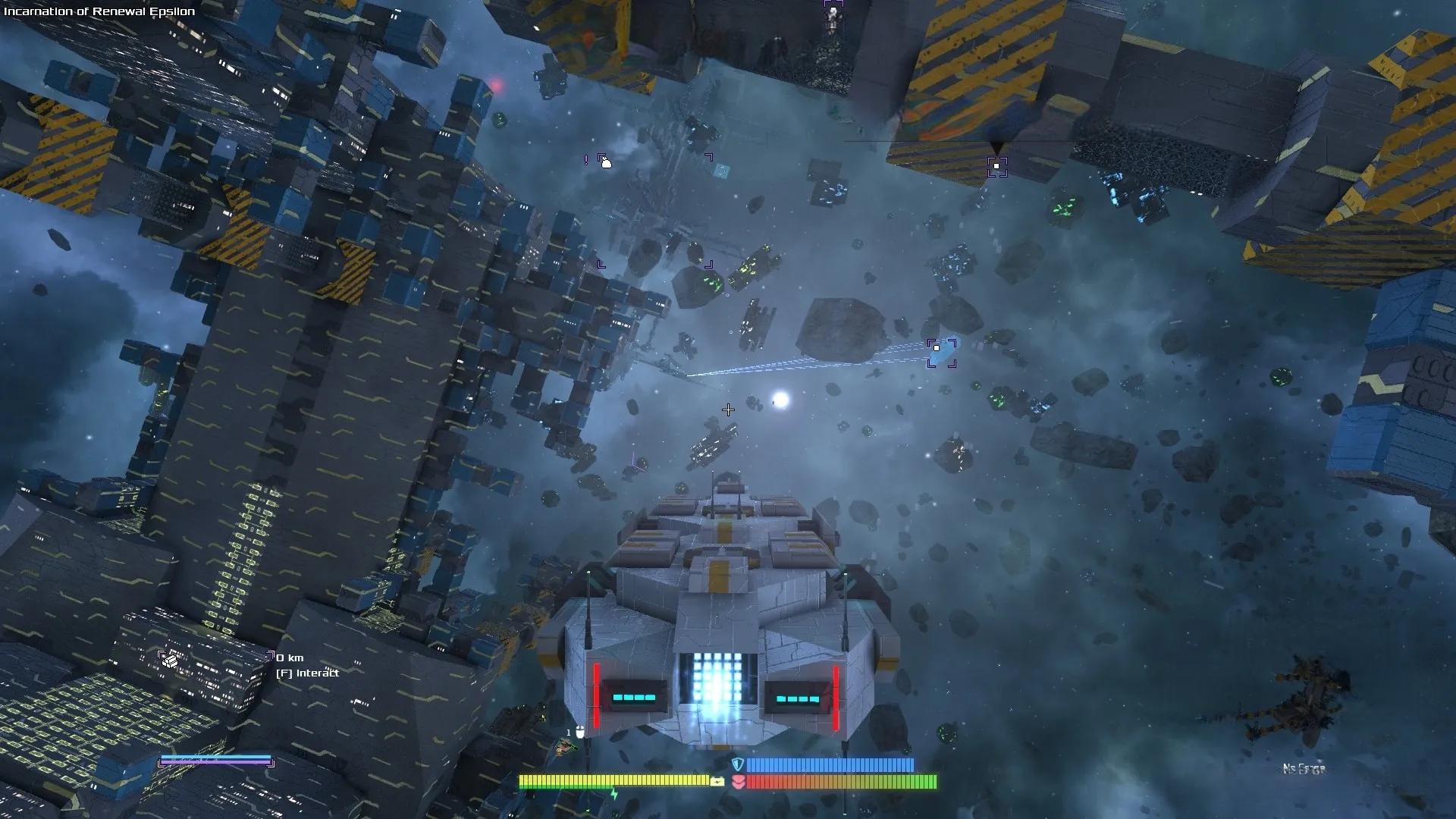1456x819 pixels.
Task: Select the bracketed marker on the blue glowing object
Action: coord(941,352)
